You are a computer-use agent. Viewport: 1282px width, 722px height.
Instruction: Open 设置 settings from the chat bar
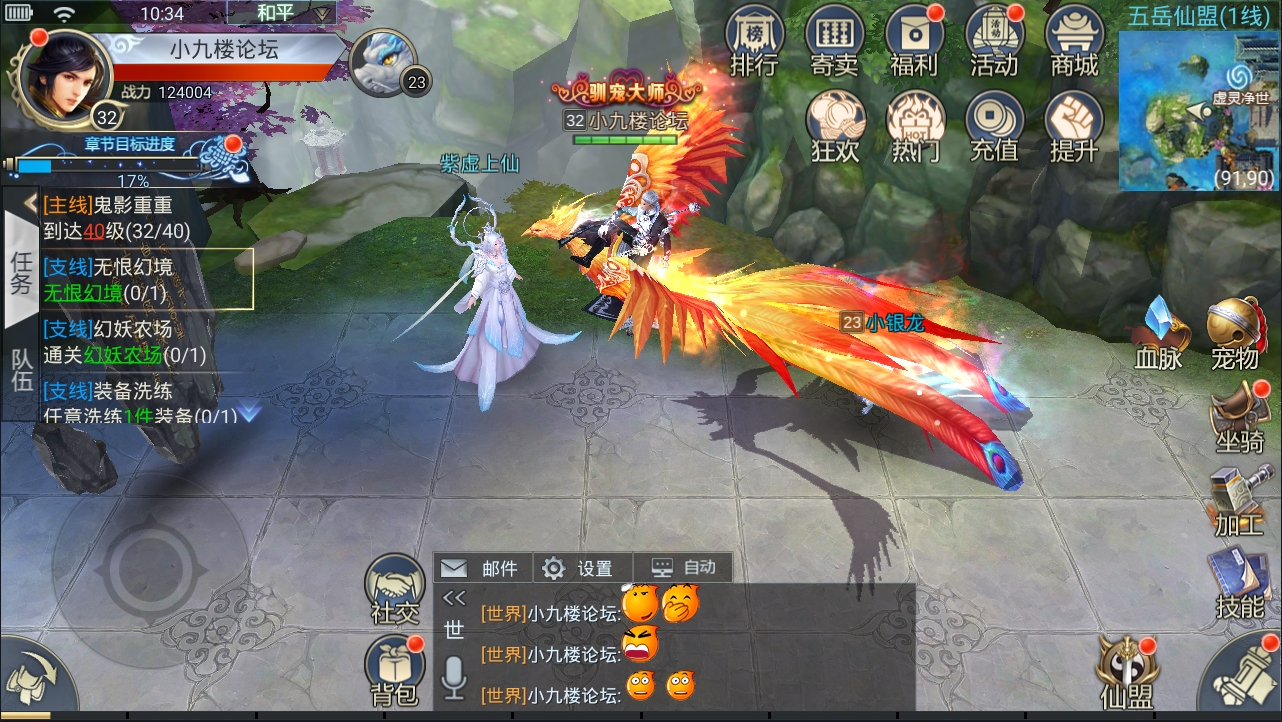click(579, 567)
